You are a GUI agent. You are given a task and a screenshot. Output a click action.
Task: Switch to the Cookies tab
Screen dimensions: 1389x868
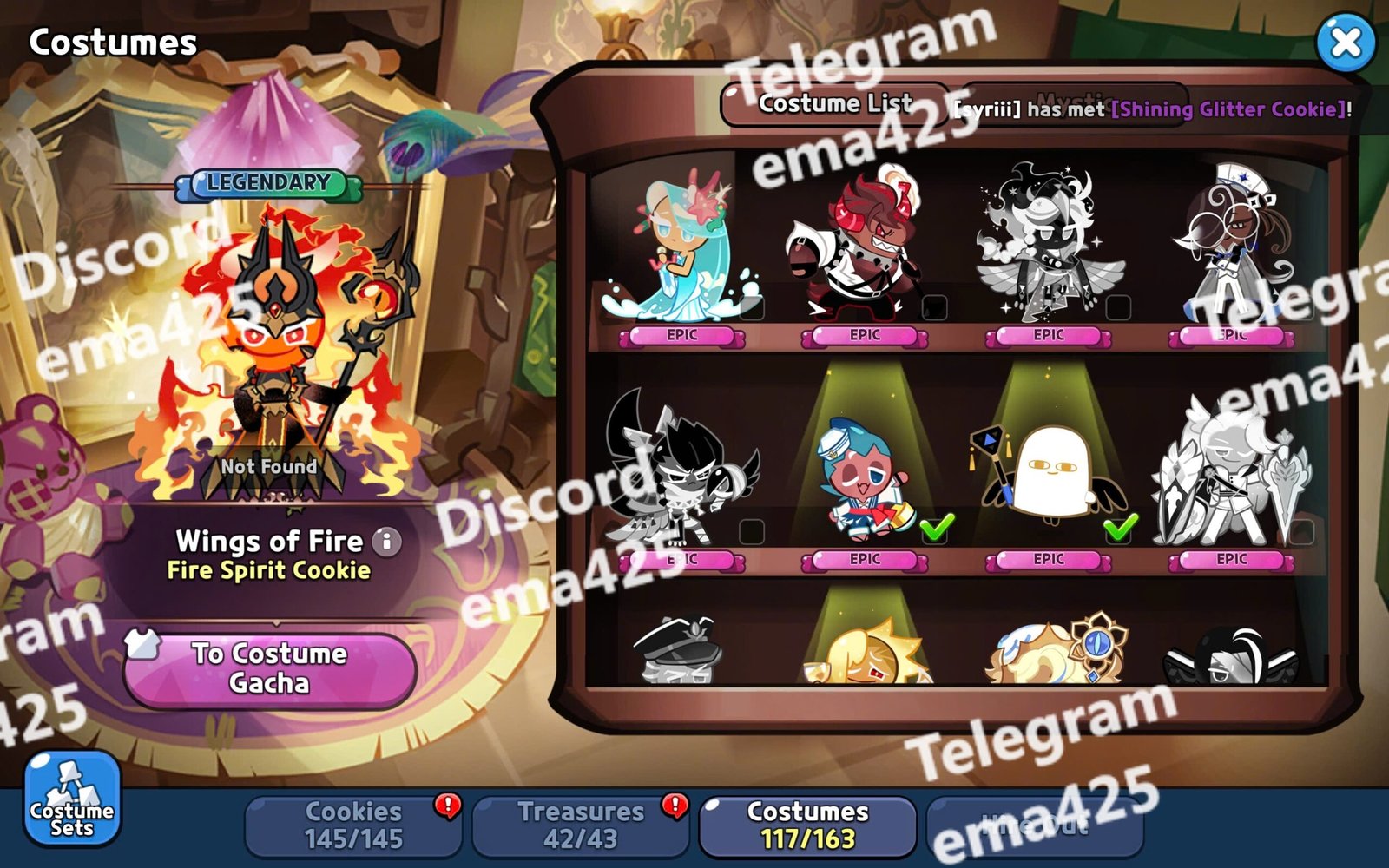(353, 825)
